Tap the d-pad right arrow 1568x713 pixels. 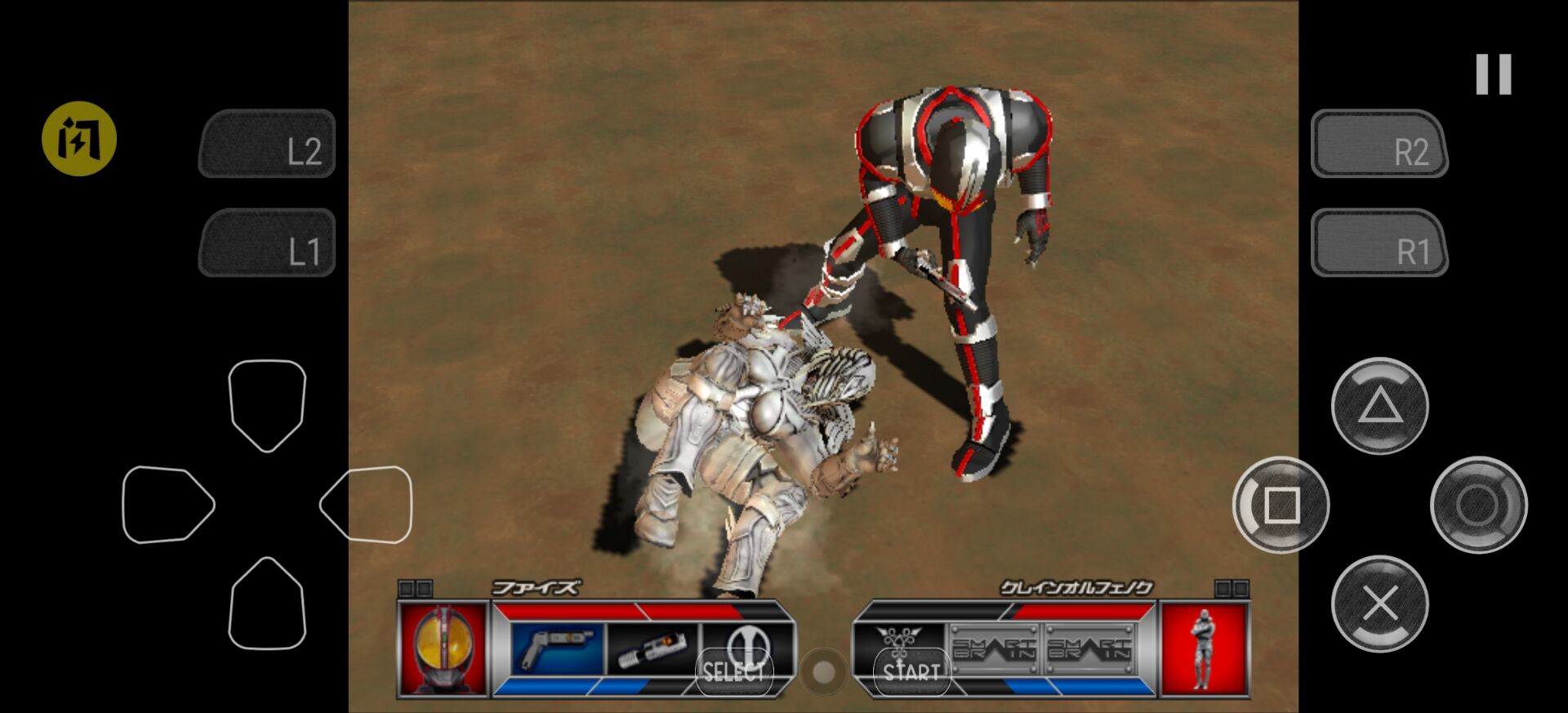coord(367,505)
